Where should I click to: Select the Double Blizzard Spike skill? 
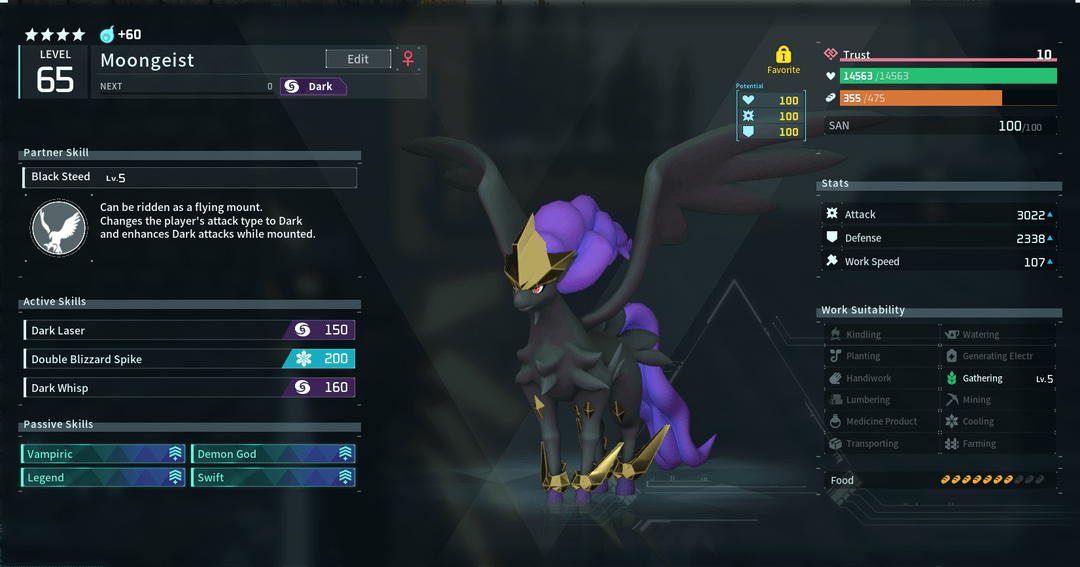(189, 359)
